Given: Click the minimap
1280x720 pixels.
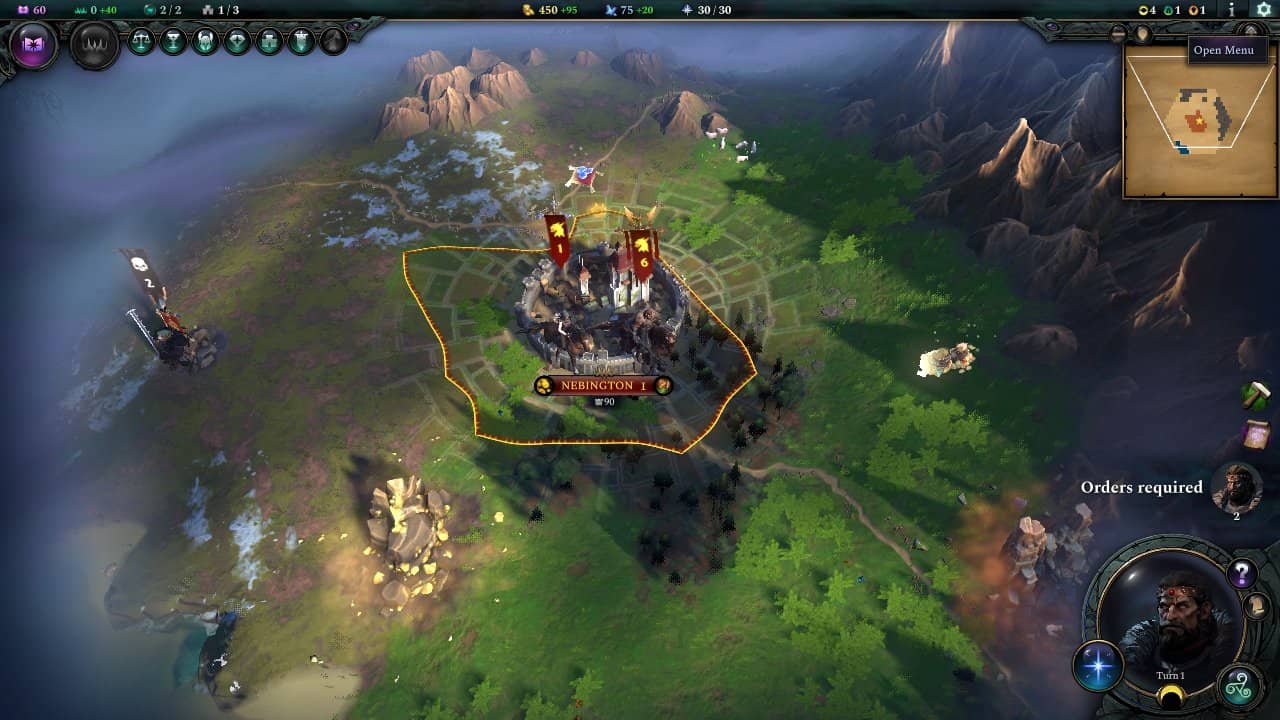Looking at the screenshot, I should [x=1199, y=125].
